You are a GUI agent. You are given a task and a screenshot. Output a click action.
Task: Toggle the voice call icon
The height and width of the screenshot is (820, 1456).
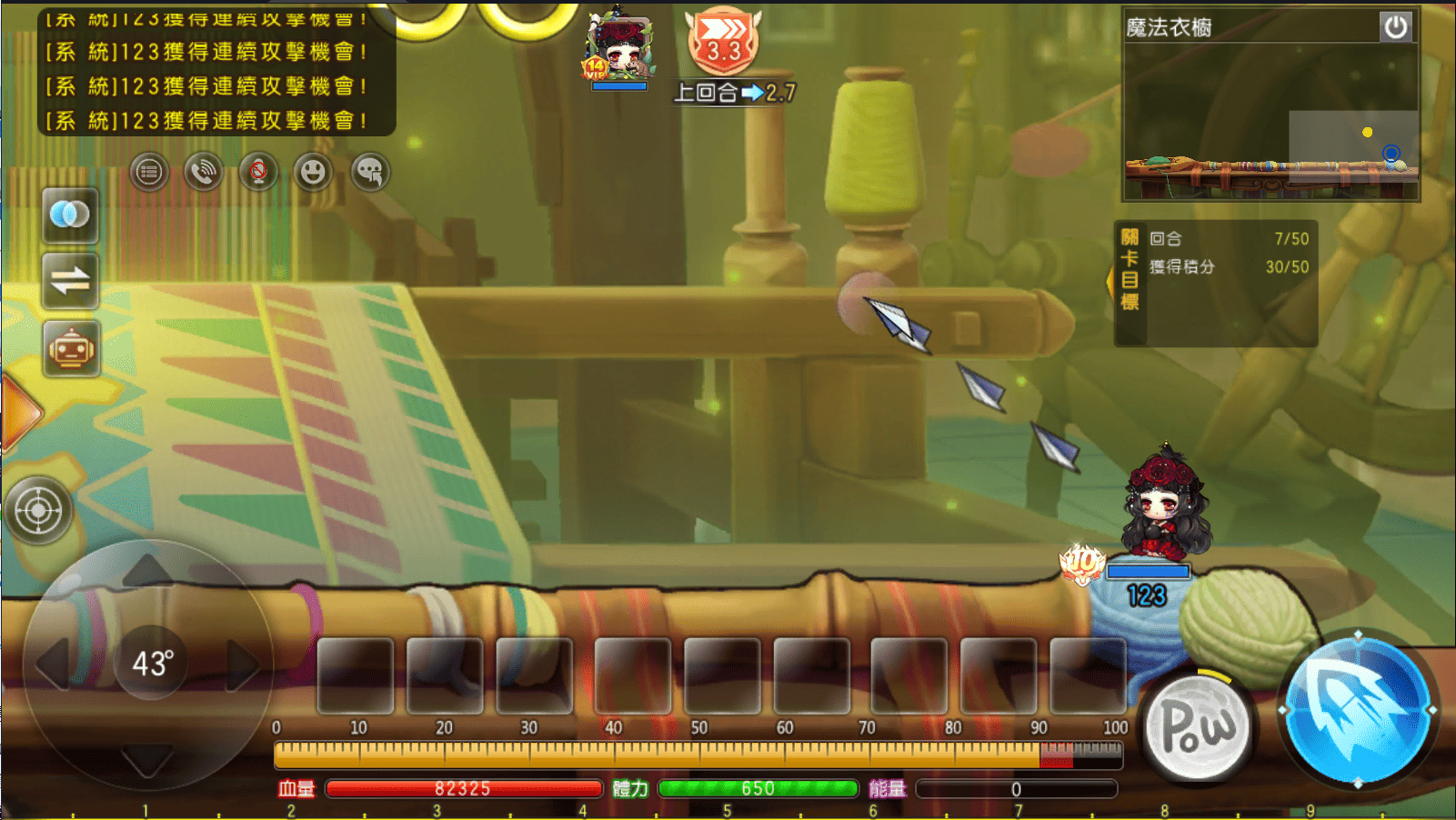tap(204, 172)
